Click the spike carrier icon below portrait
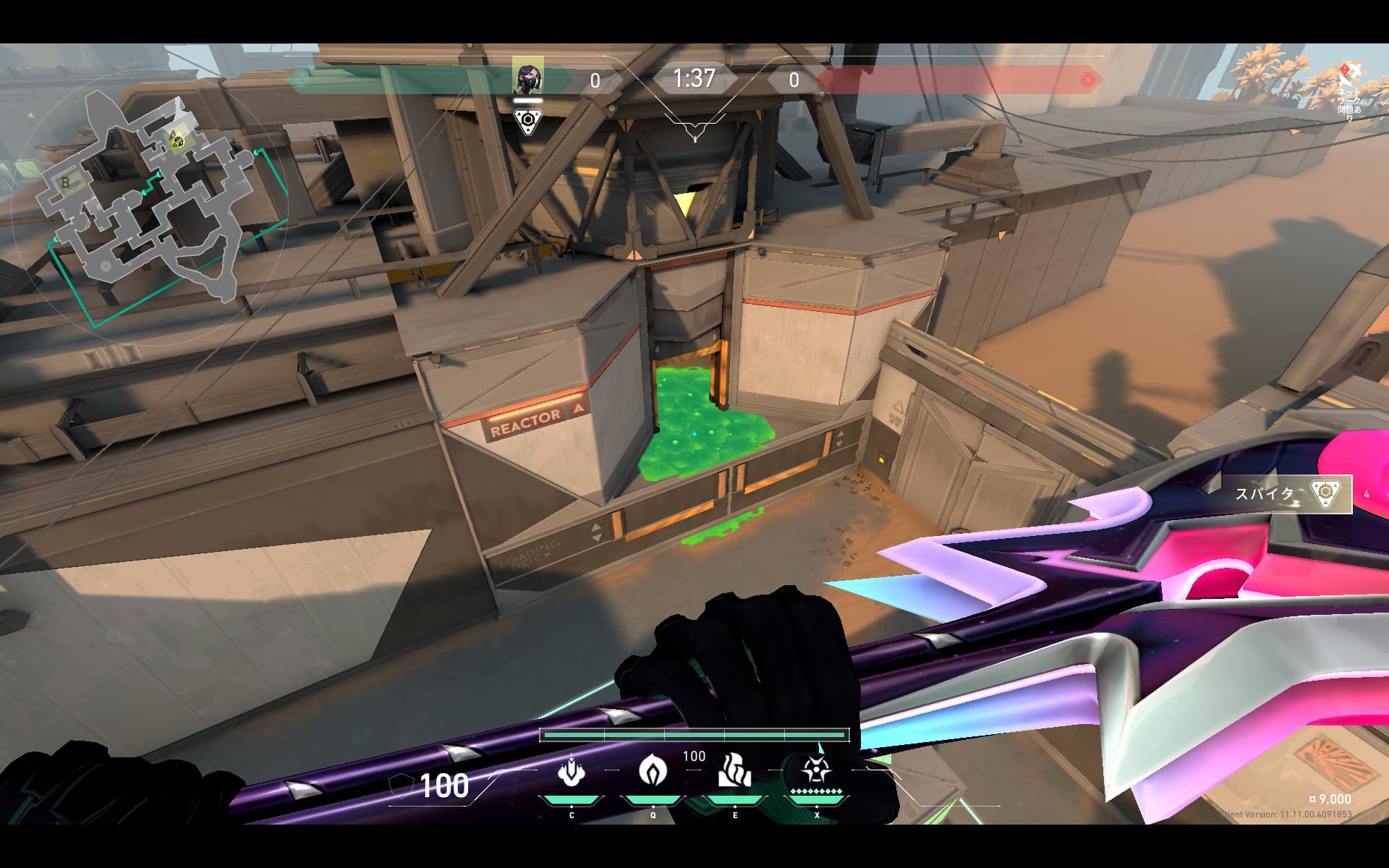This screenshot has width=1389, height=868. 527,121
